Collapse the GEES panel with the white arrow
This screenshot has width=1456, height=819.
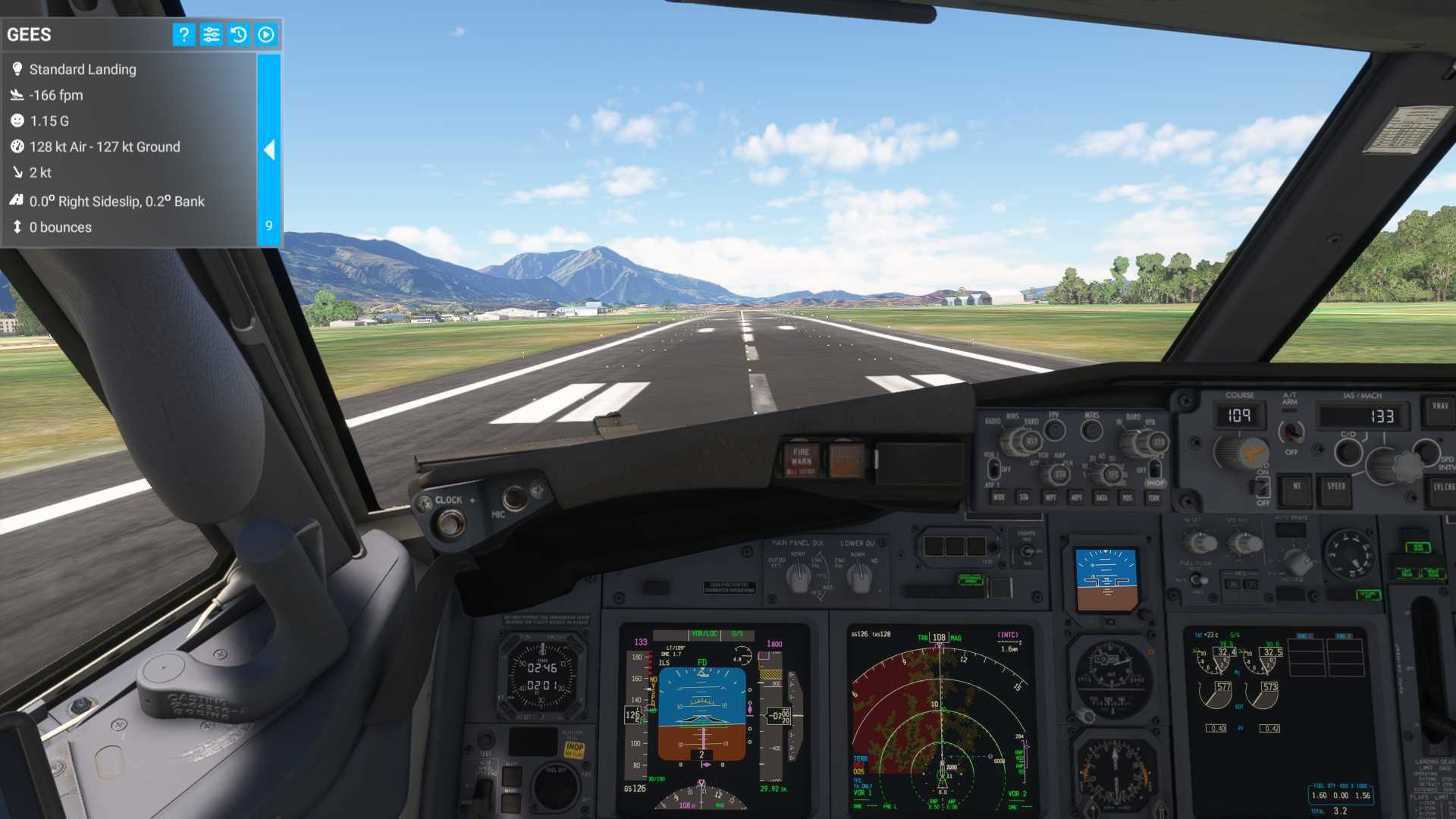[268, 149]
